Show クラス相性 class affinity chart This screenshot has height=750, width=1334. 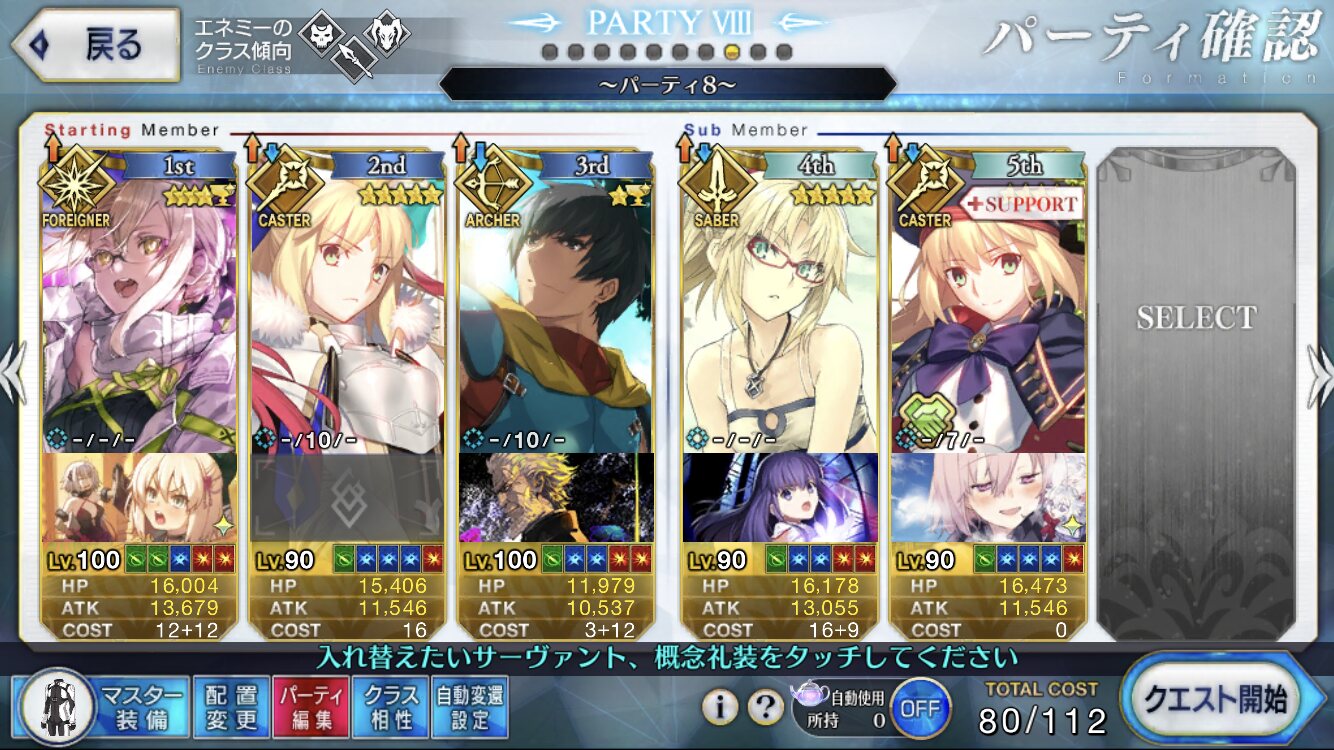[390, 707]
